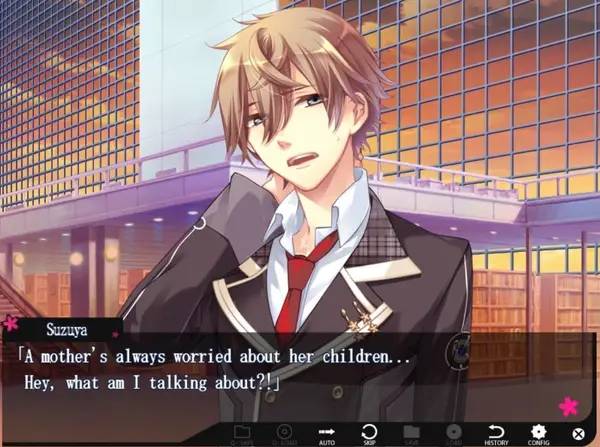
Task: Open the dialogue History log
Action: point(498,432)
